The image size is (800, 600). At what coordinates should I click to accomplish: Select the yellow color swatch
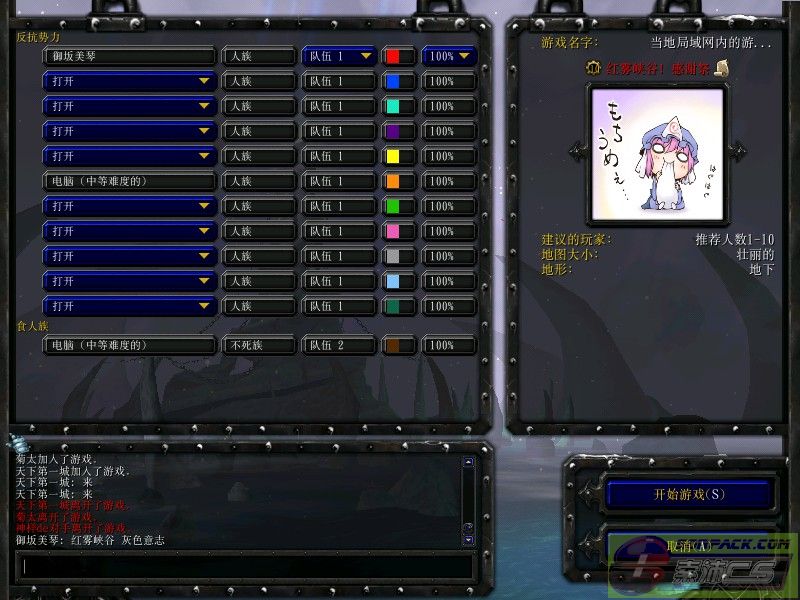[x=394, y=156]
